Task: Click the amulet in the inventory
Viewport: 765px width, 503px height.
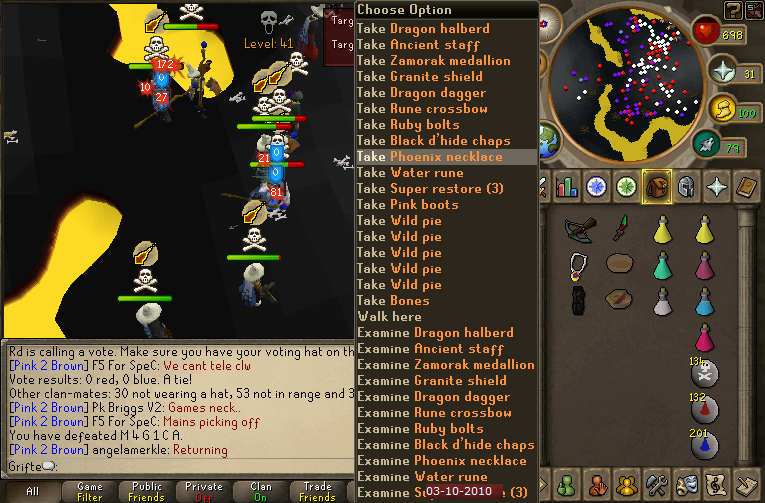Action: point(578,265)
